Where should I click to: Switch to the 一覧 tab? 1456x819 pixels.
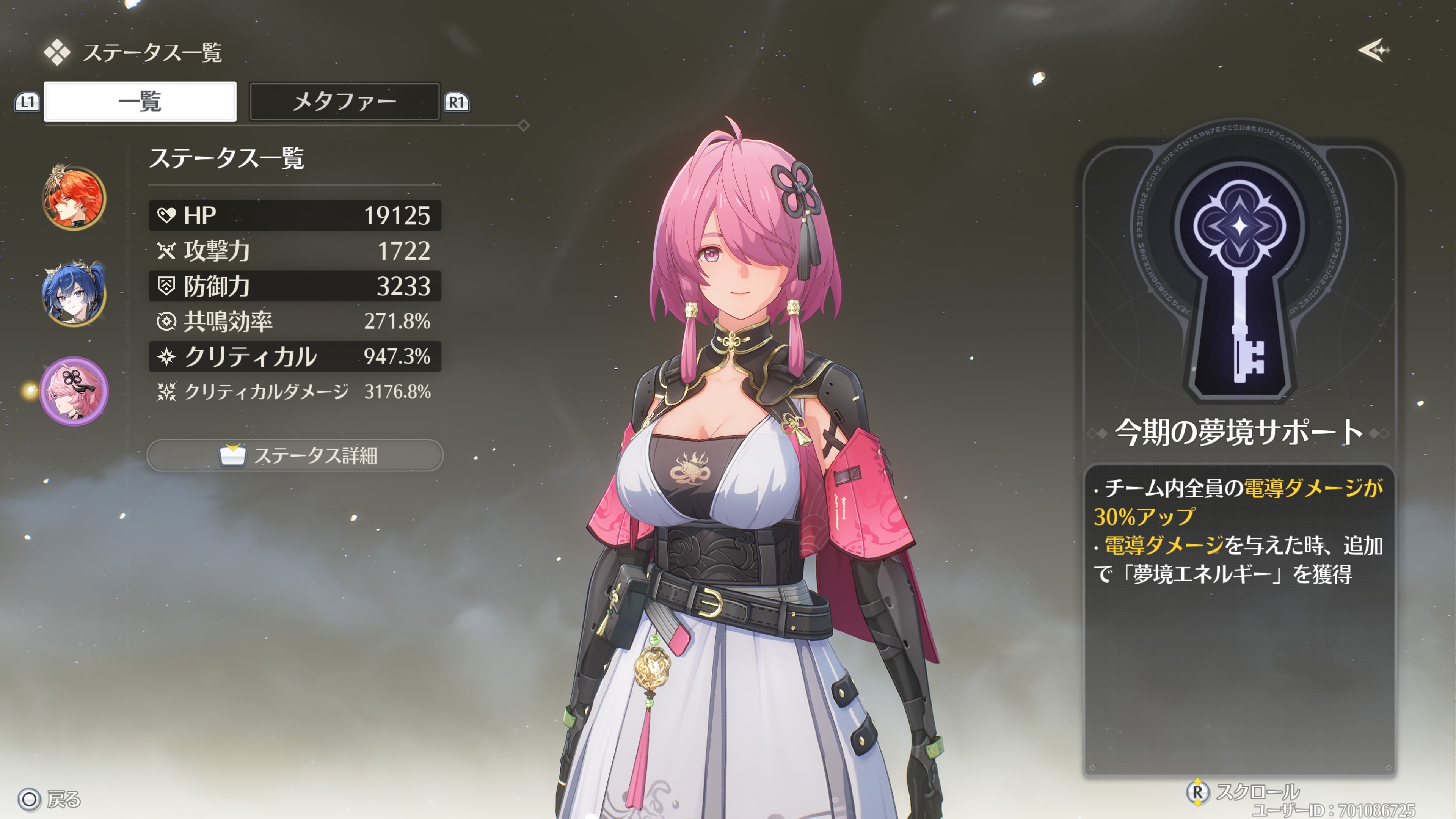[140, 102]
